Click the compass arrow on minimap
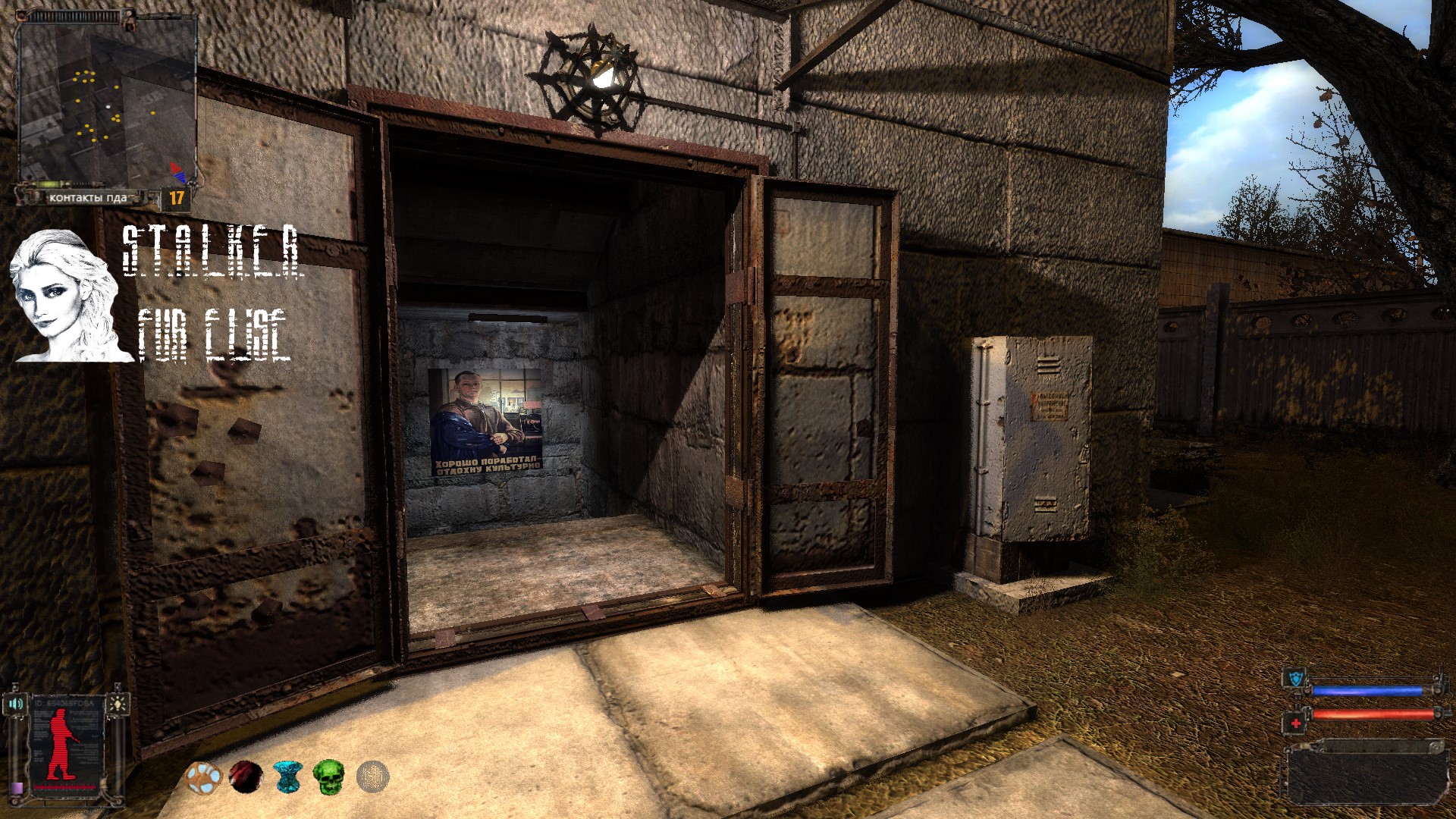 [177, 172]
